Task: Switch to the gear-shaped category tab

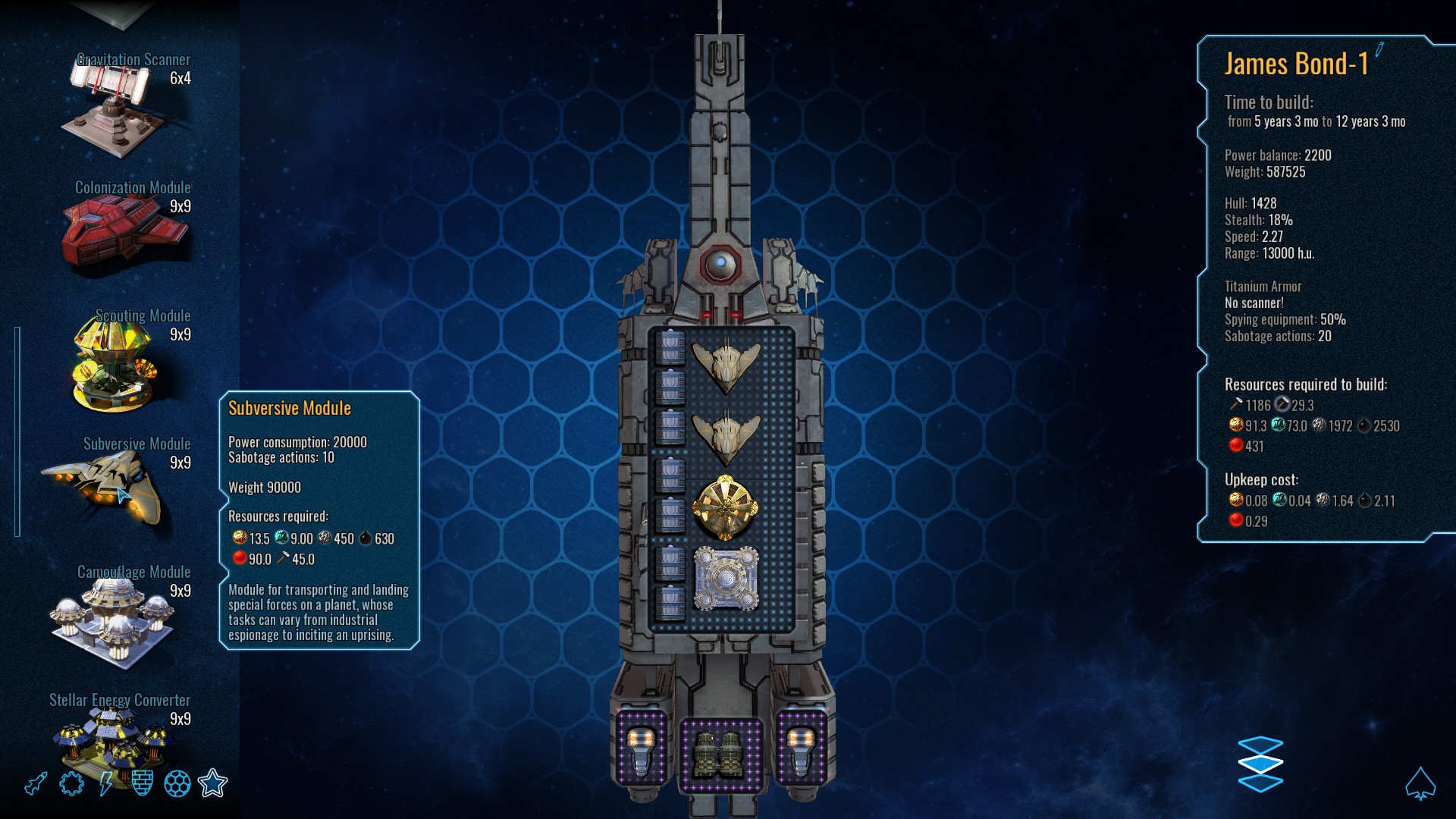Action: pyautogui.click(x=71, y=783)
